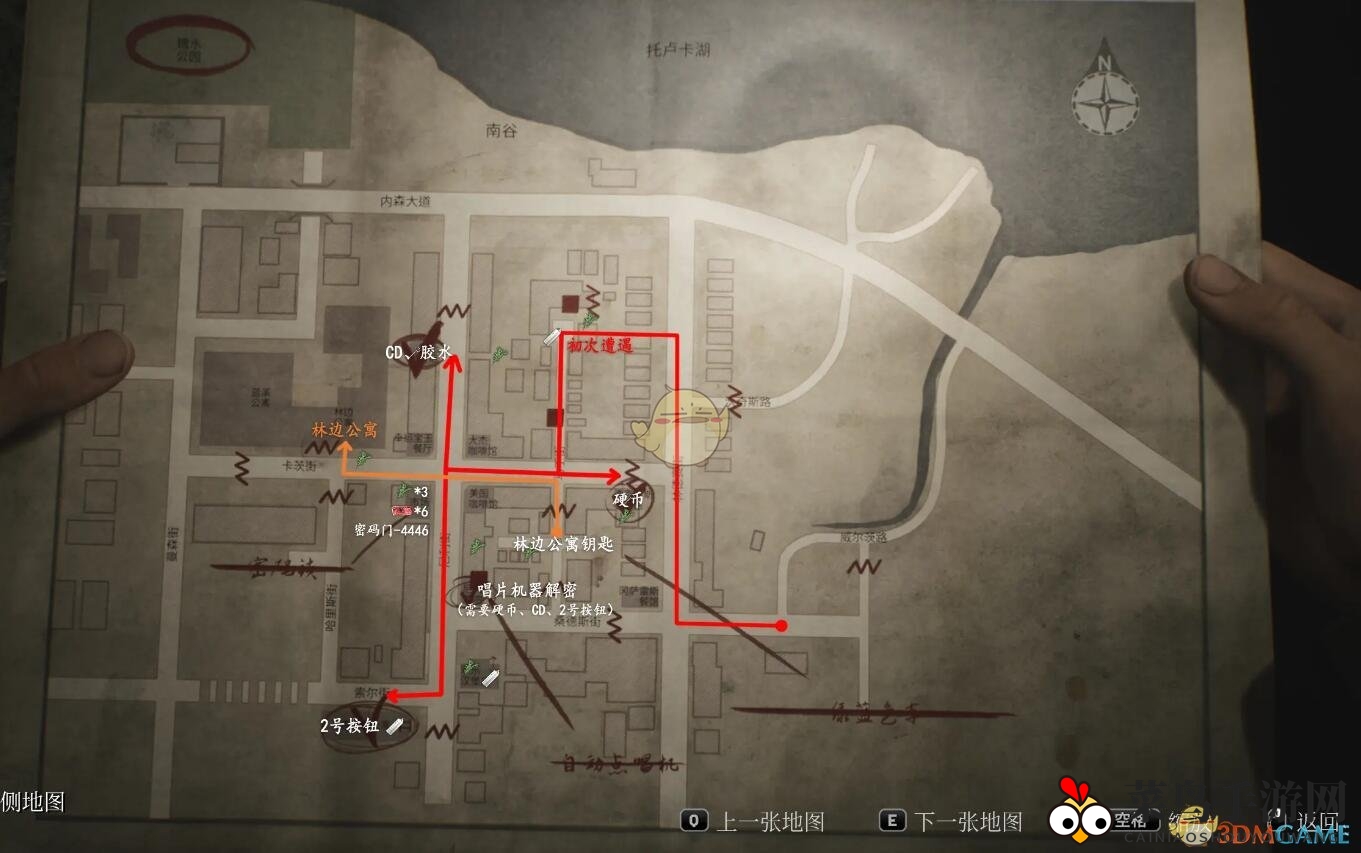Click the 下一张地图 next map button
Screen dimensions: 1361x853
pyautogui.click(x=948, y=819)
